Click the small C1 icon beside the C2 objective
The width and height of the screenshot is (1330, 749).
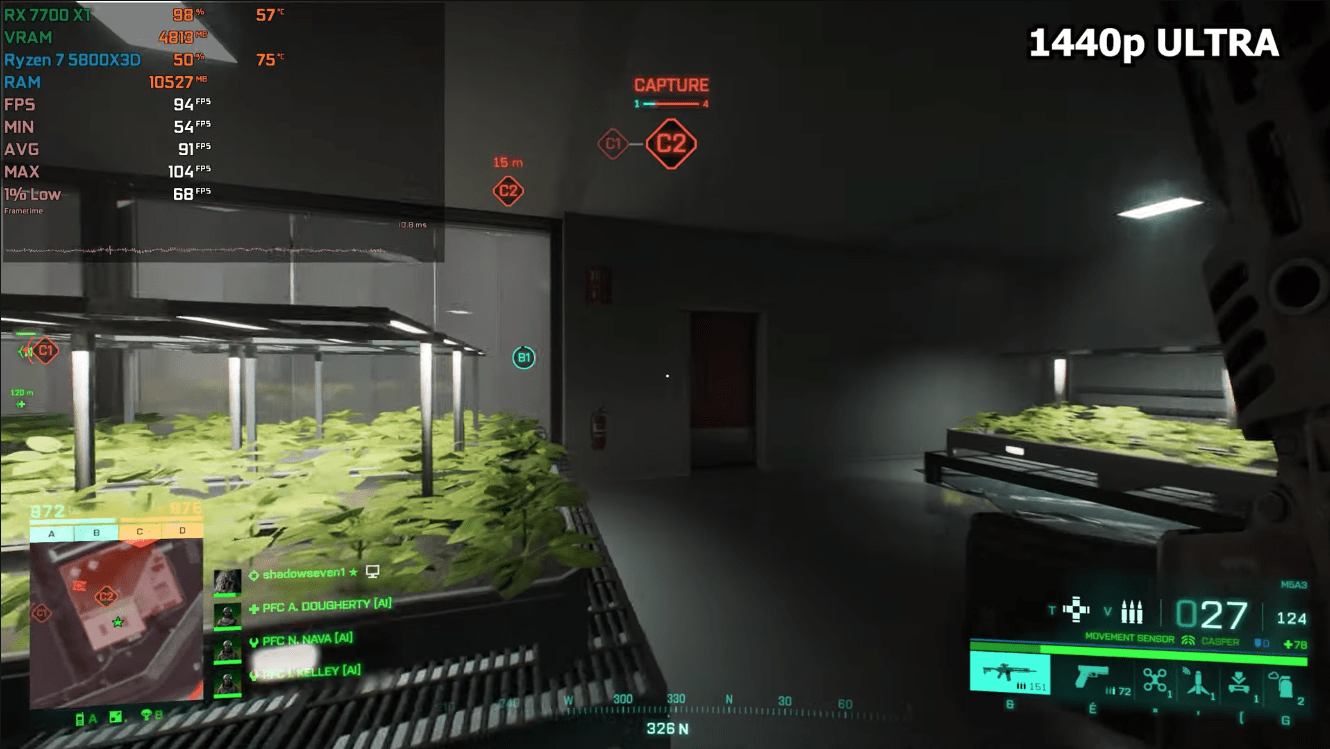point(612,144)
